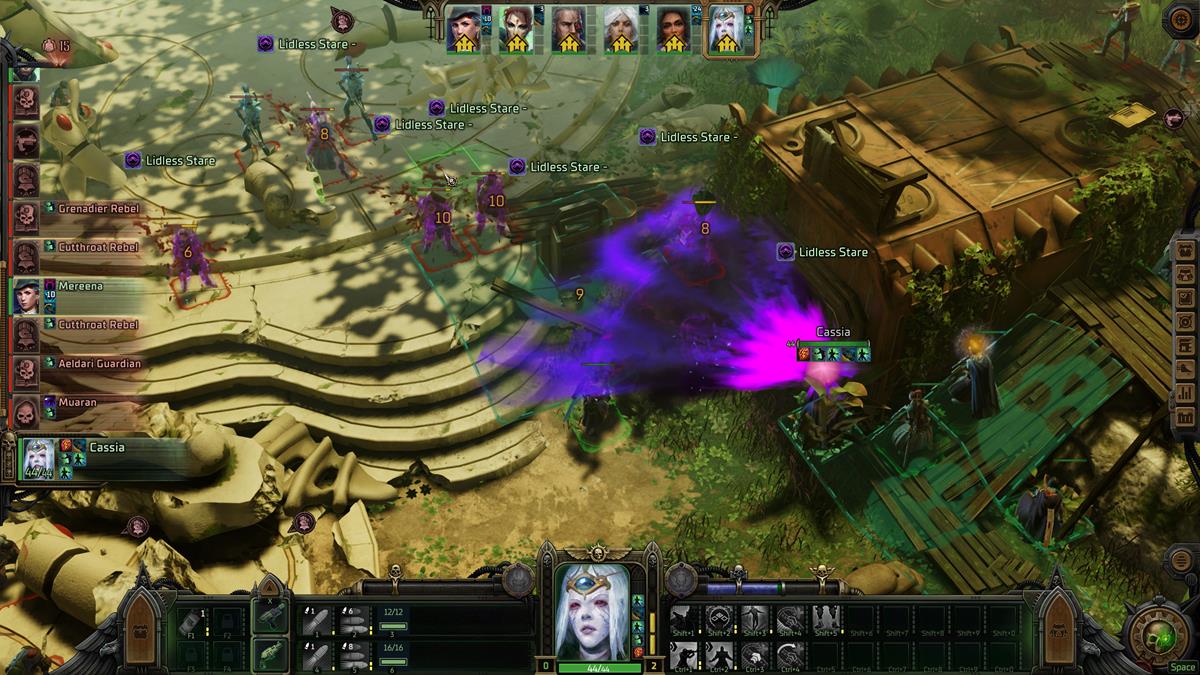Activate the Ctrl+4 ability icon

click(790, 654)
